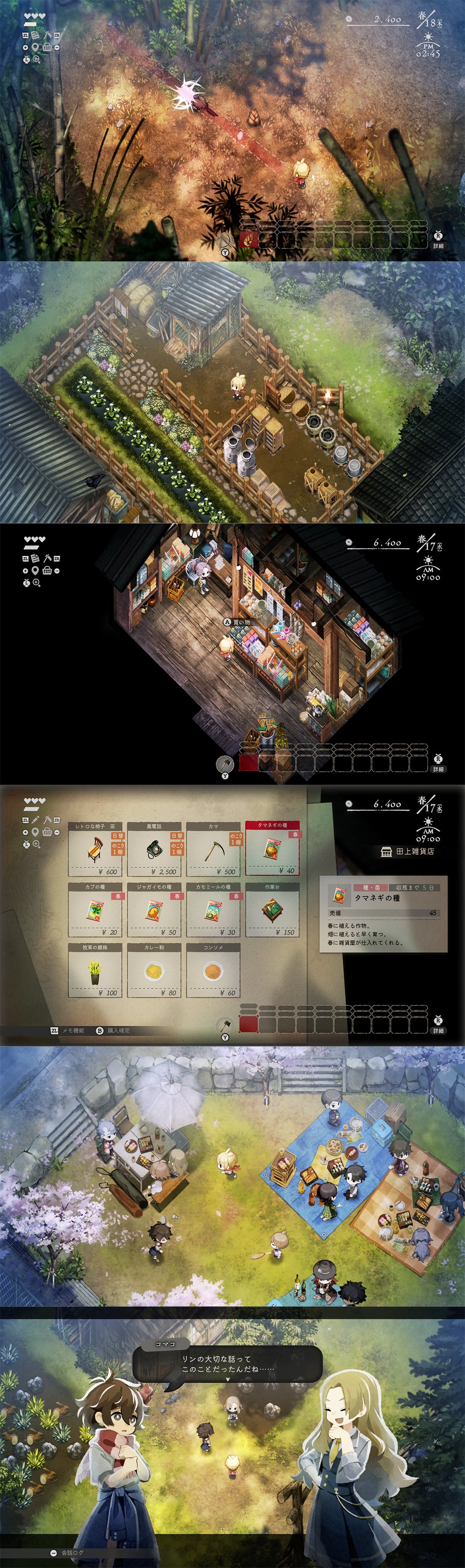Pick the workbench (作業台) for ¥150
465x1568 pixels.
[272, 910]
